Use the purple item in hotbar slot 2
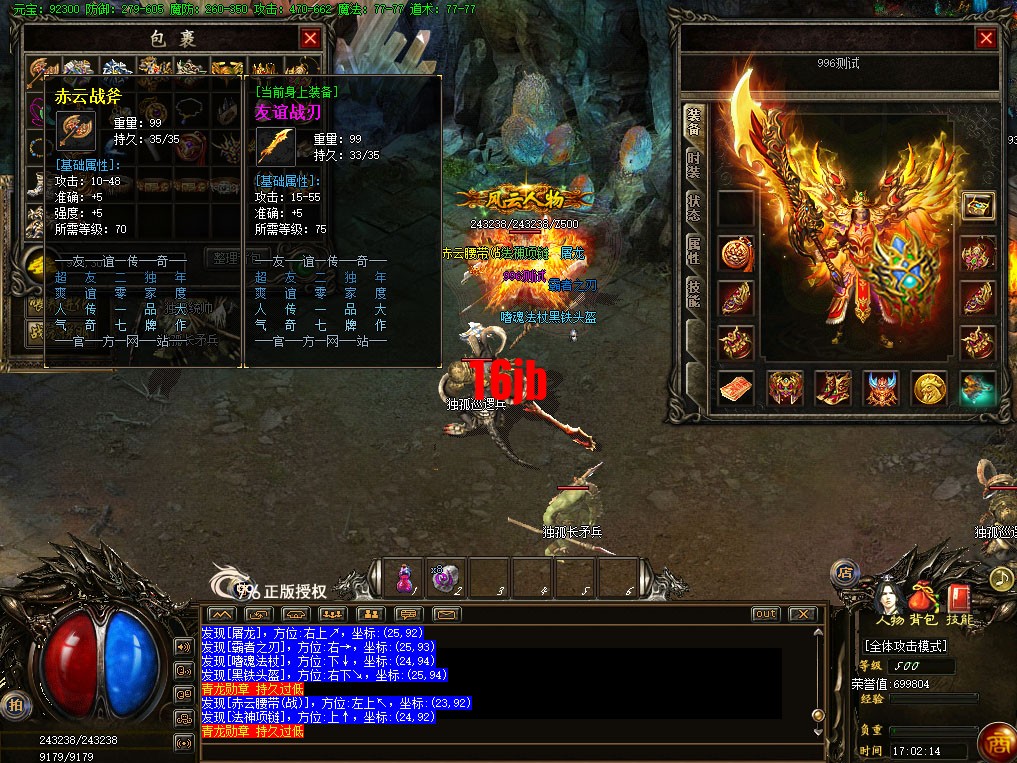Viewport: 1017px width, 763px height. [447, 578]
